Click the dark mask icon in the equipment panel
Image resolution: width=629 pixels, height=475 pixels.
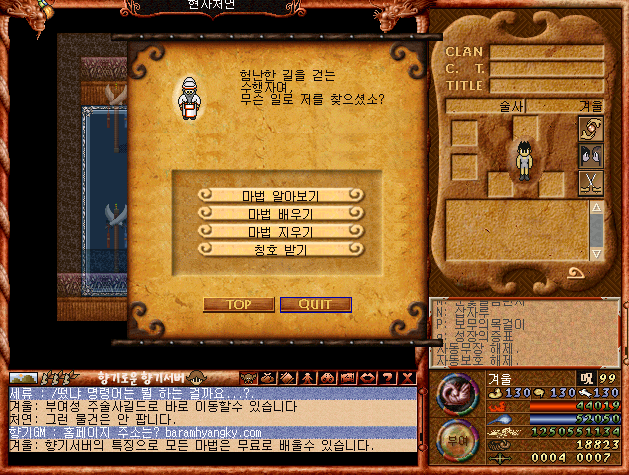tap(591, 156)
